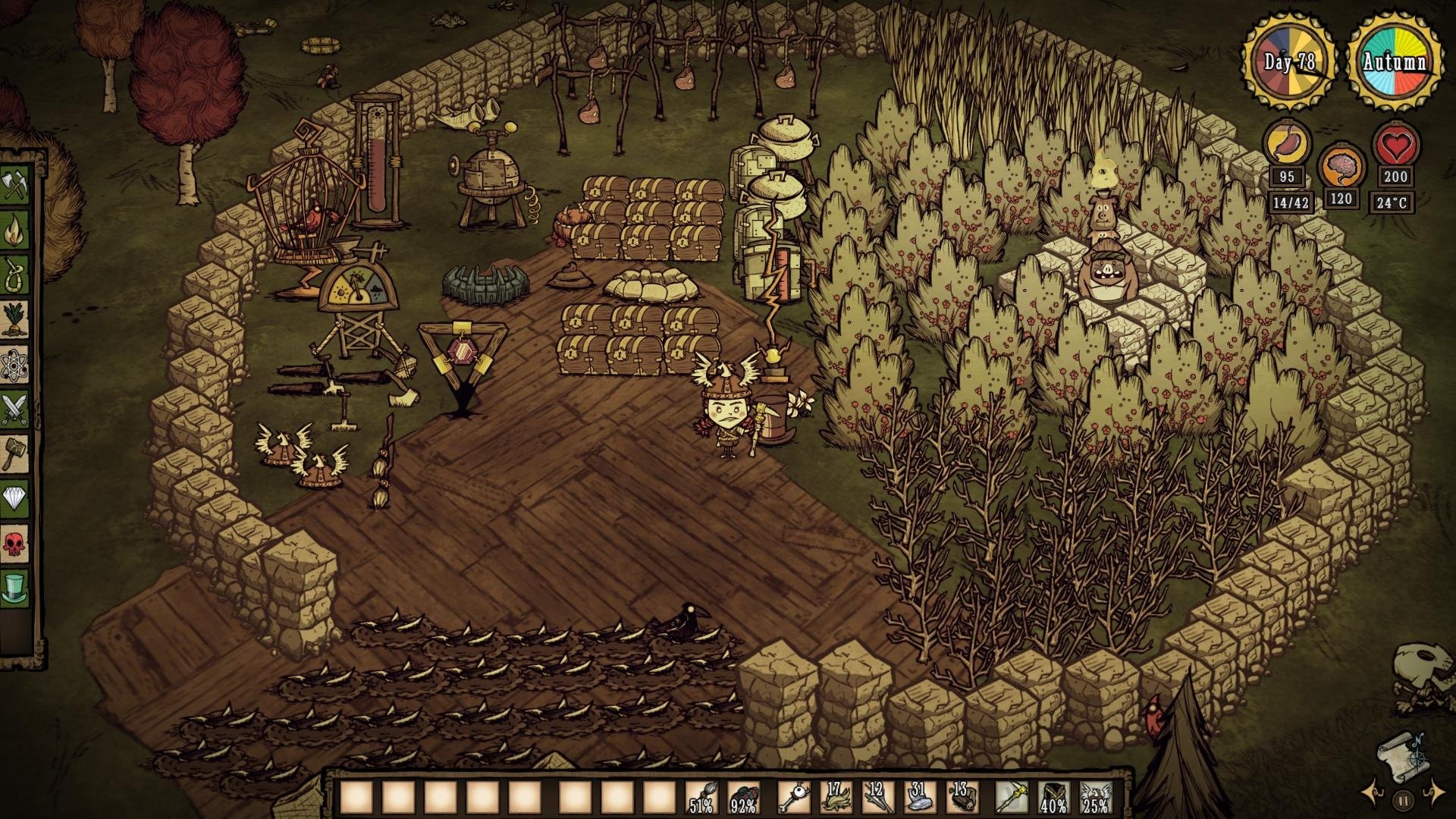Screen dimensions: 1456x819
Task: Open the Light crafting tab with flame icon
Action: tap(14, 229)
